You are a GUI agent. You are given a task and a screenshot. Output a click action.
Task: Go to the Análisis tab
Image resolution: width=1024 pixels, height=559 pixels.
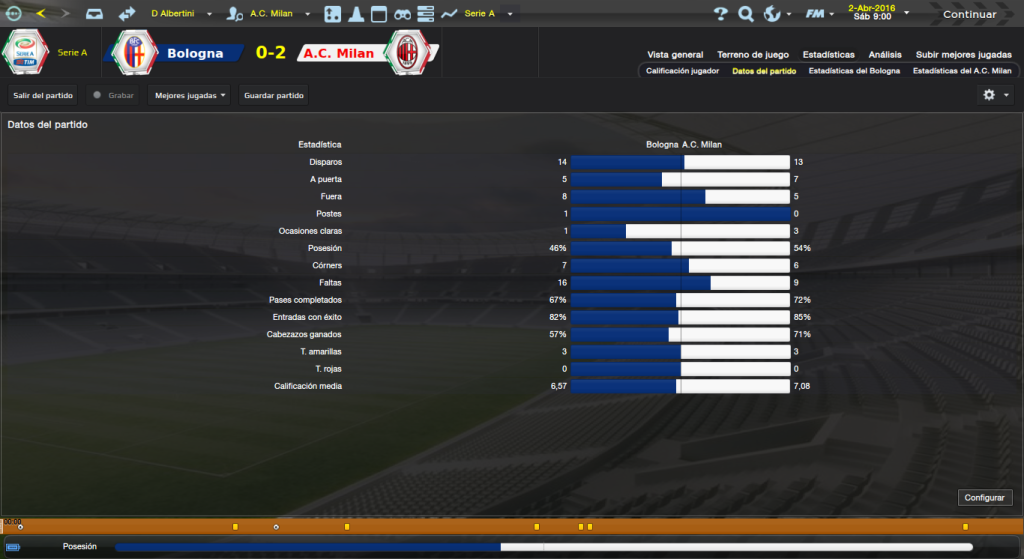coord(885,55)
